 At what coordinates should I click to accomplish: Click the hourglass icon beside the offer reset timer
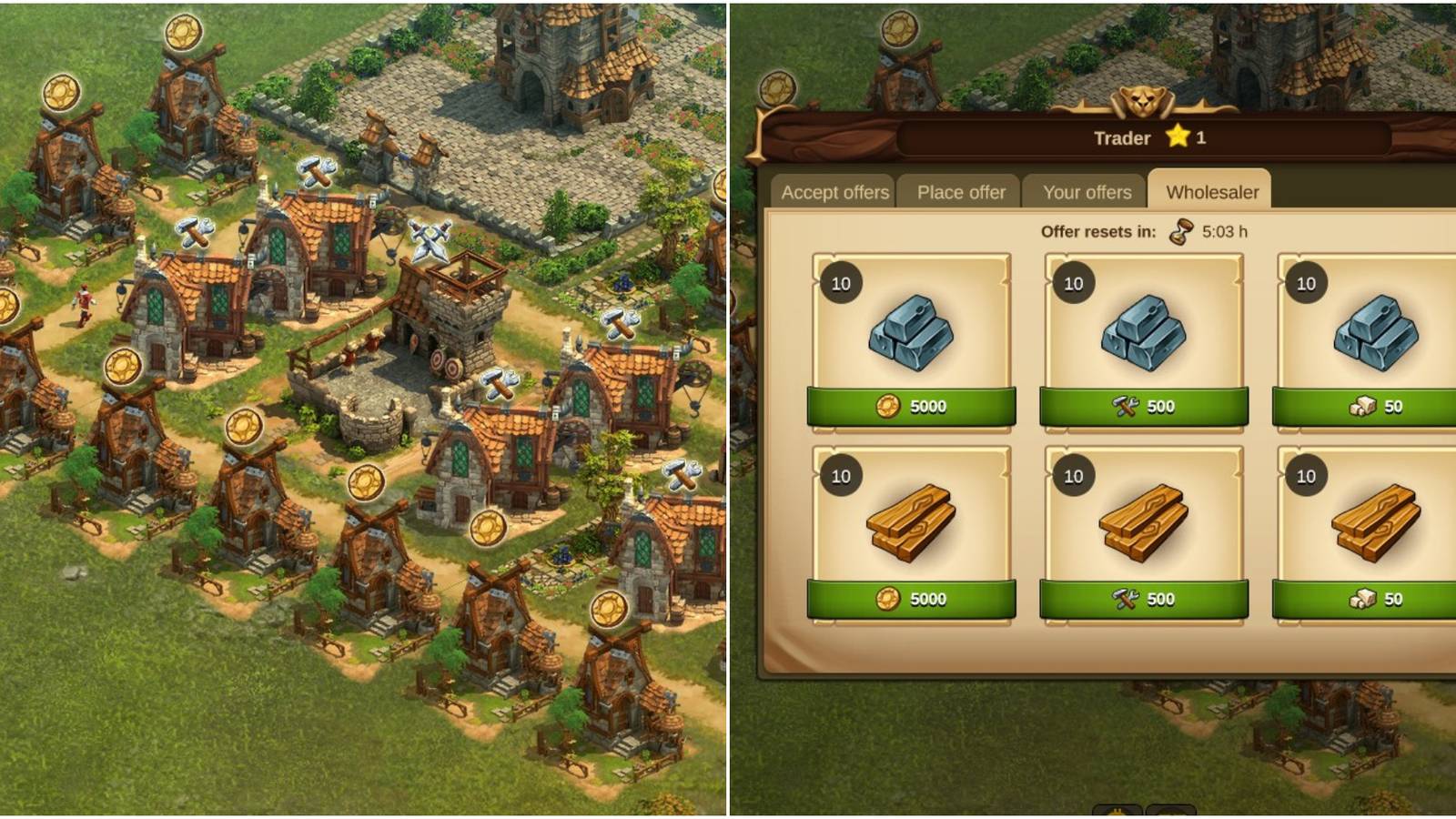point(1178,232)
